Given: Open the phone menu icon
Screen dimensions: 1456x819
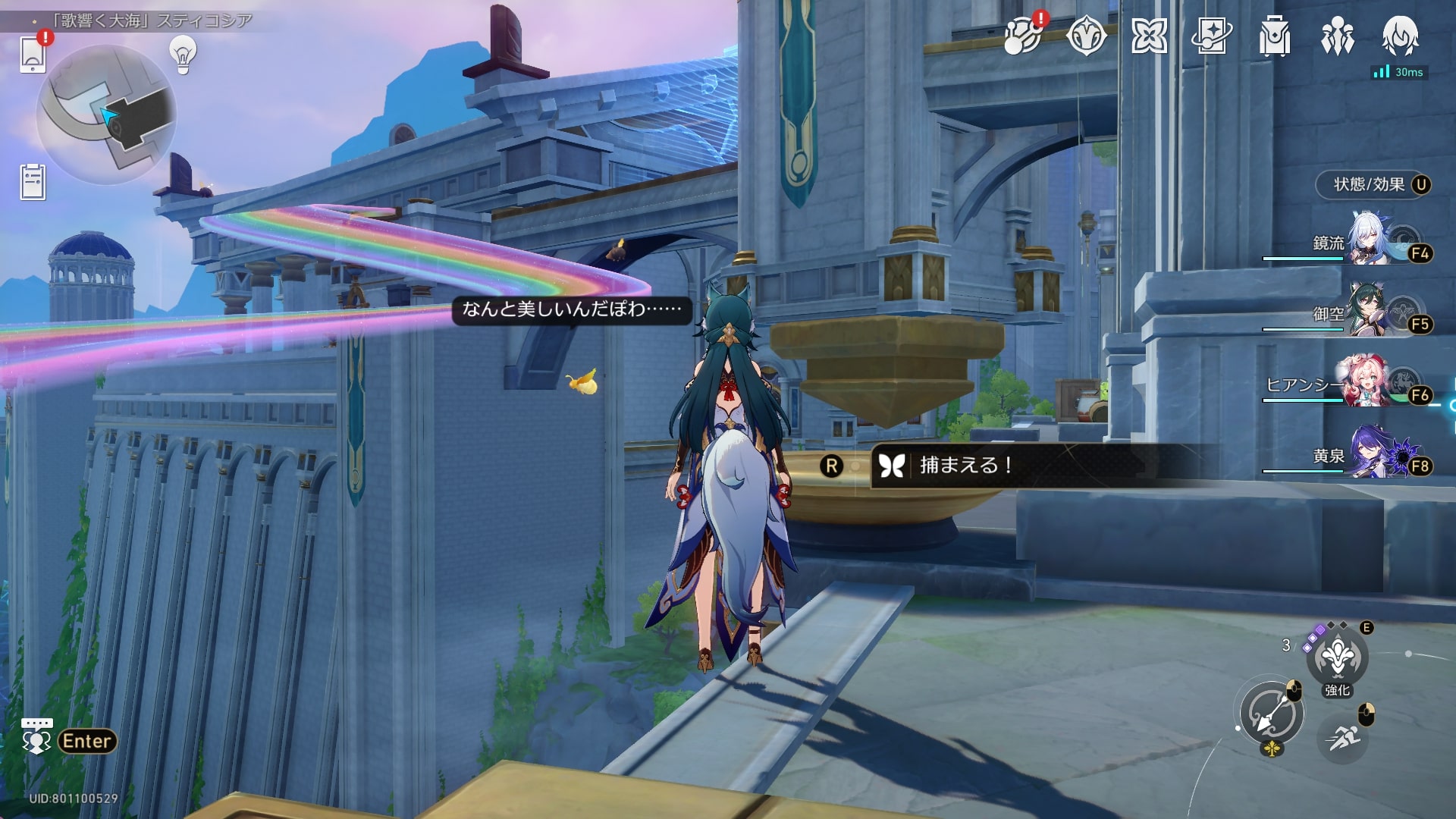Looking at the screenshot, I should pyautogui.click(x=33, y=53).
